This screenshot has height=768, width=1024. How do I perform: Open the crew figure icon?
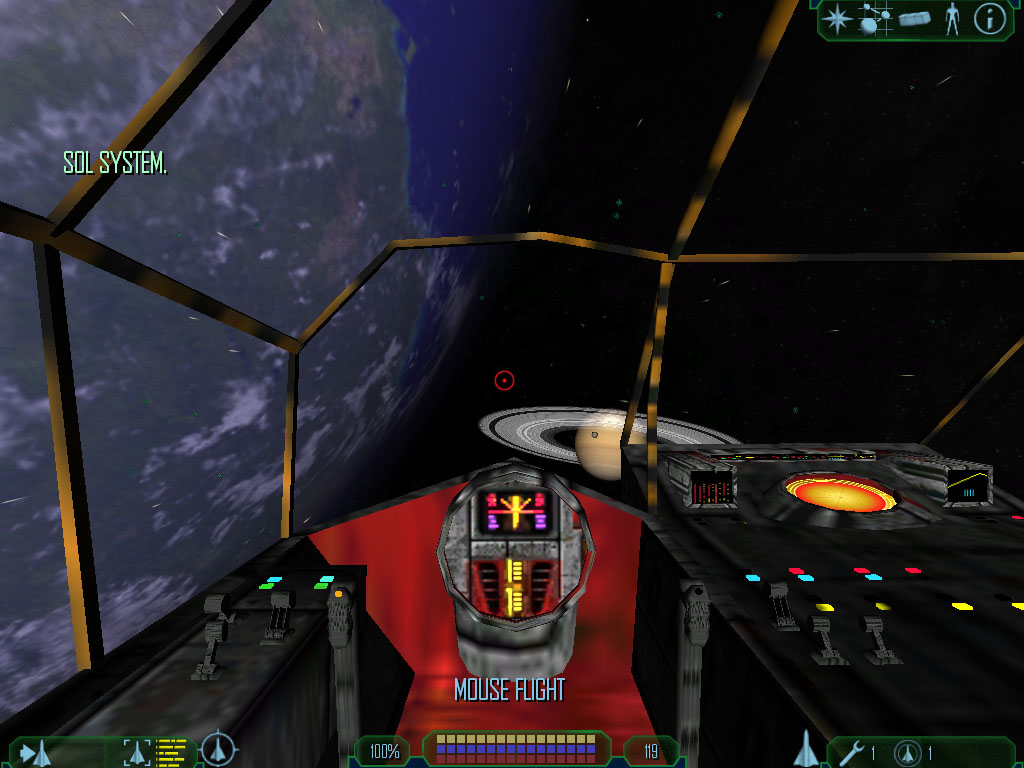(952, 19)
